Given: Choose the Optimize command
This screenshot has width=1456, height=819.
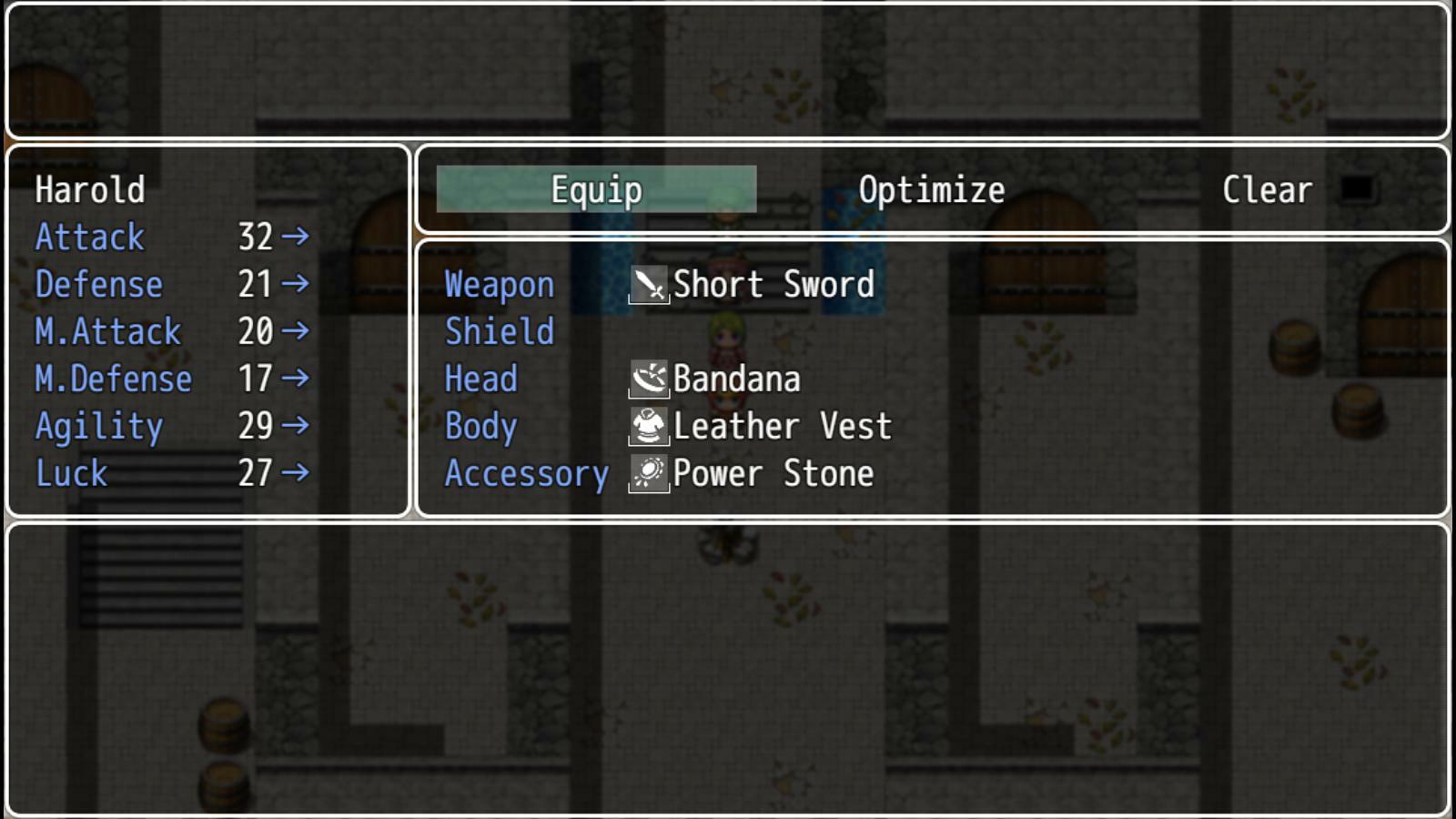Looking at the screenshot, I should [x=931, y=189].
